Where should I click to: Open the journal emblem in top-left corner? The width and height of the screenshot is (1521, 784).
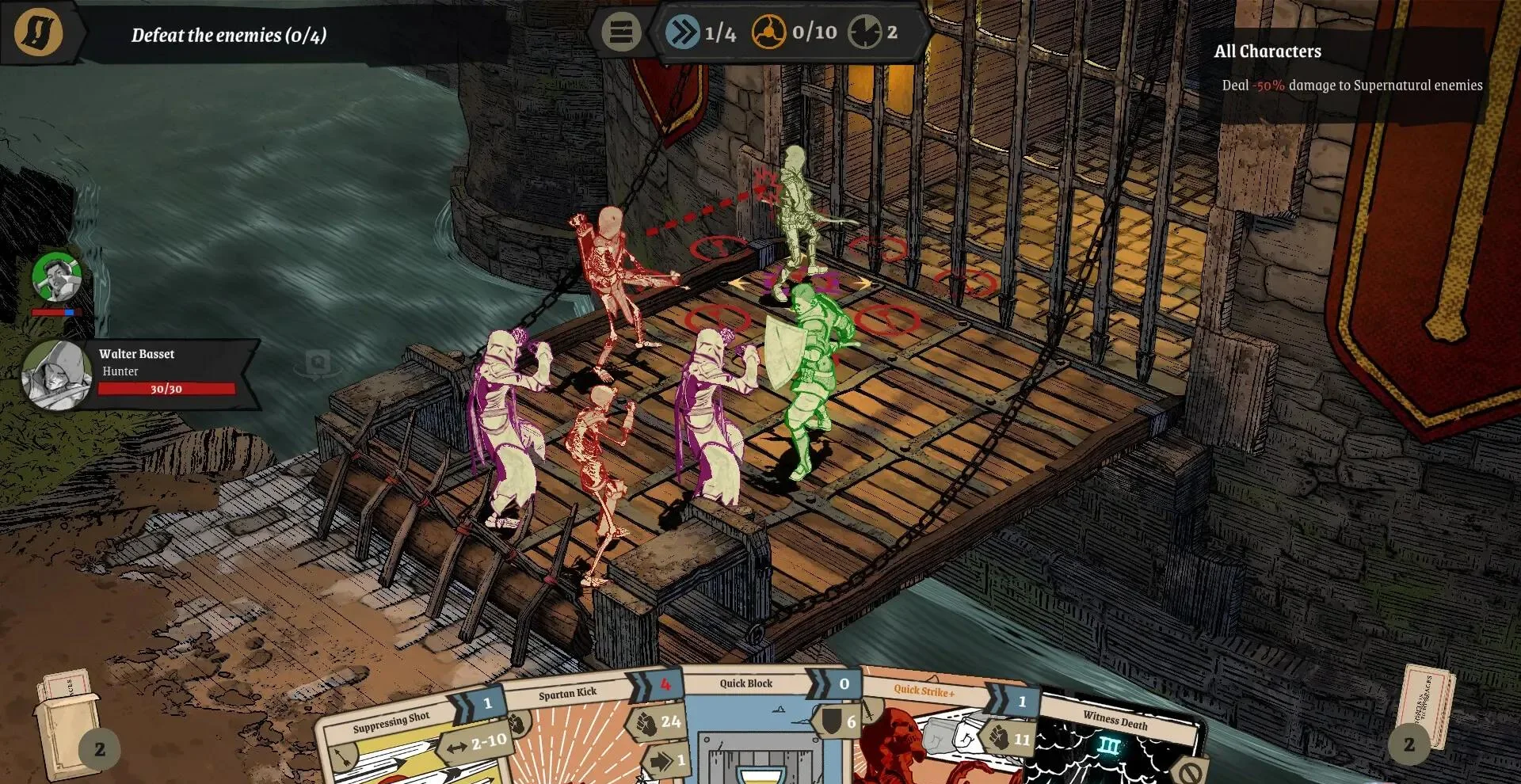[x=38, y=32]
